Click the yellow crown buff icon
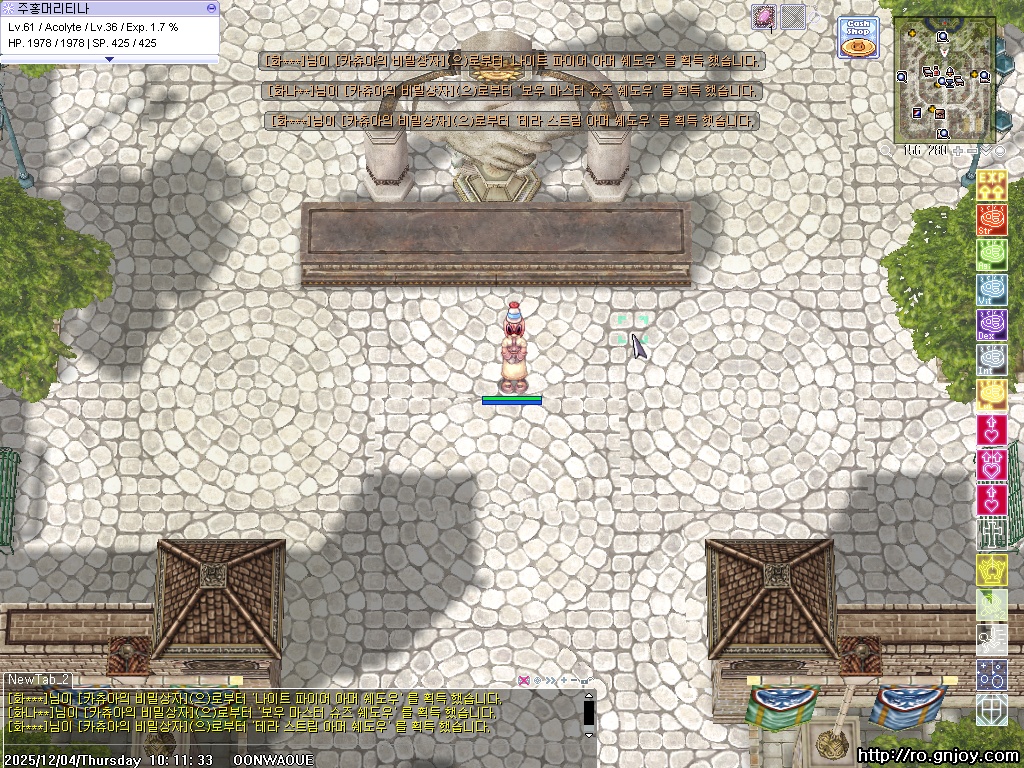The height and width of the screenshot is (768, 1024). point(991,569)
